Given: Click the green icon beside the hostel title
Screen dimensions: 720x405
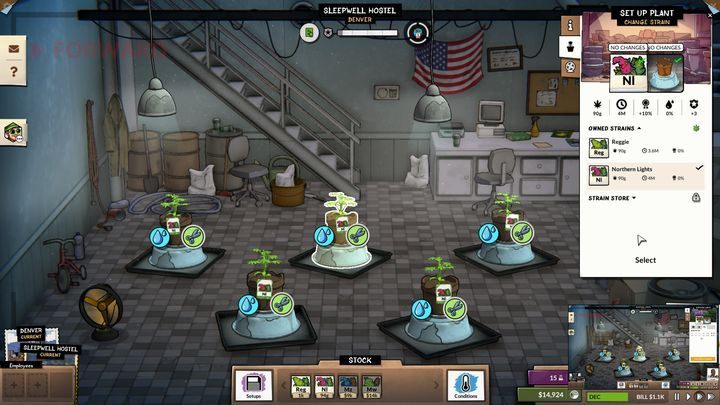Looking at the screenshot, I should point(310,33).
